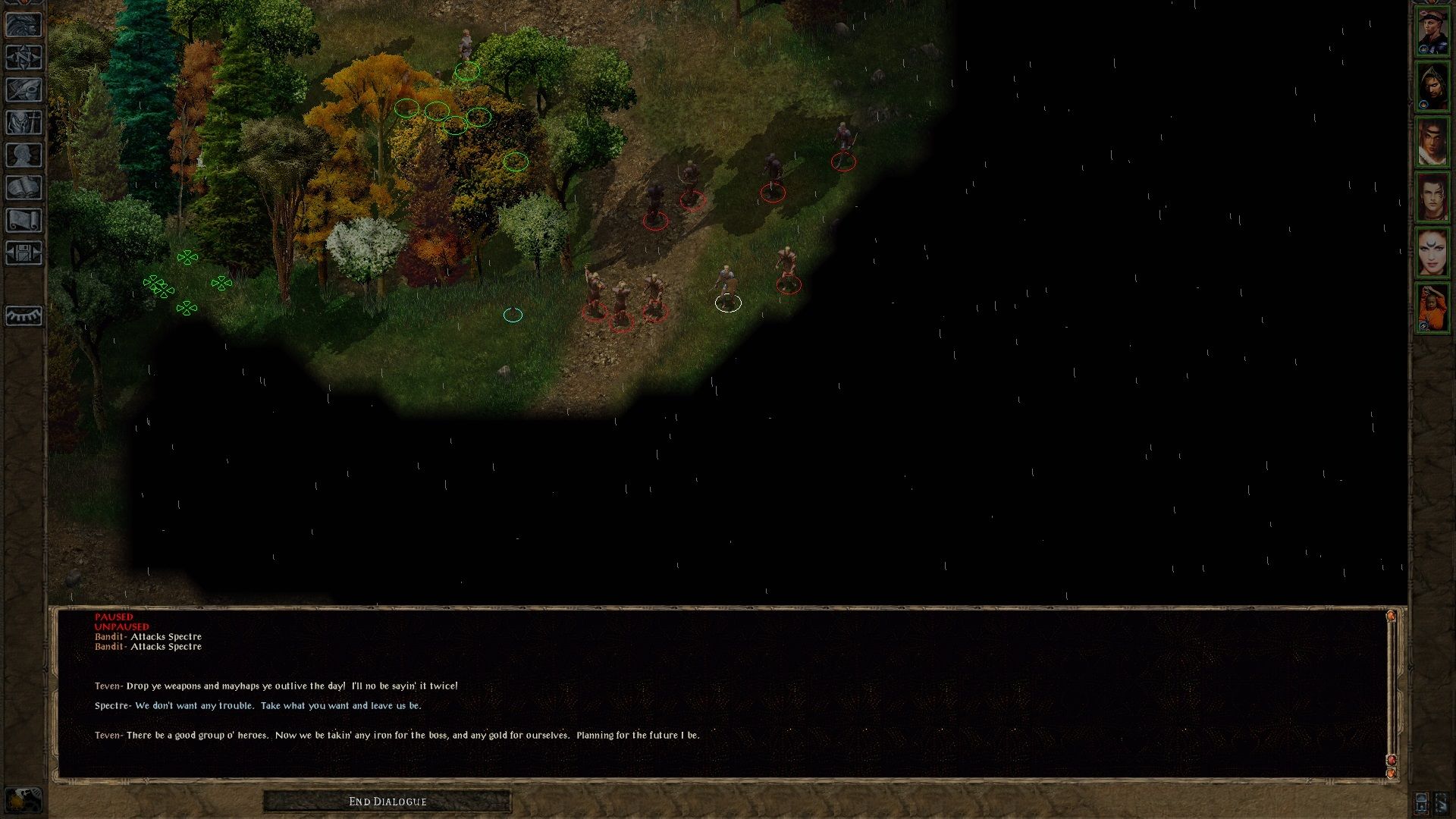
Task: Open the journal quill icon
Action: 24,90
